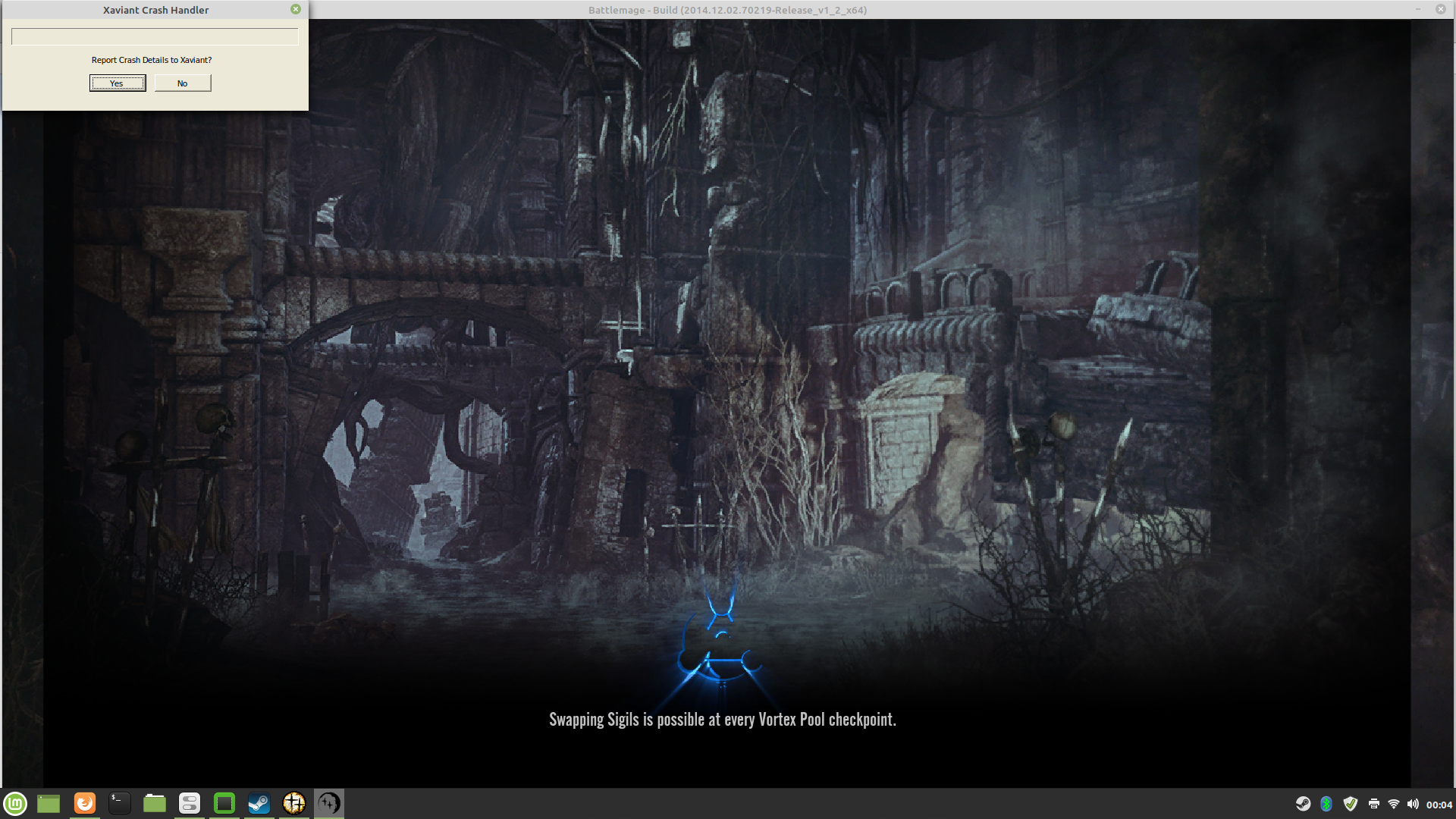Click the green screenshot tool icon
Image resolution: width=1456 pixels, height=819 pixels.
pos(224,803)
